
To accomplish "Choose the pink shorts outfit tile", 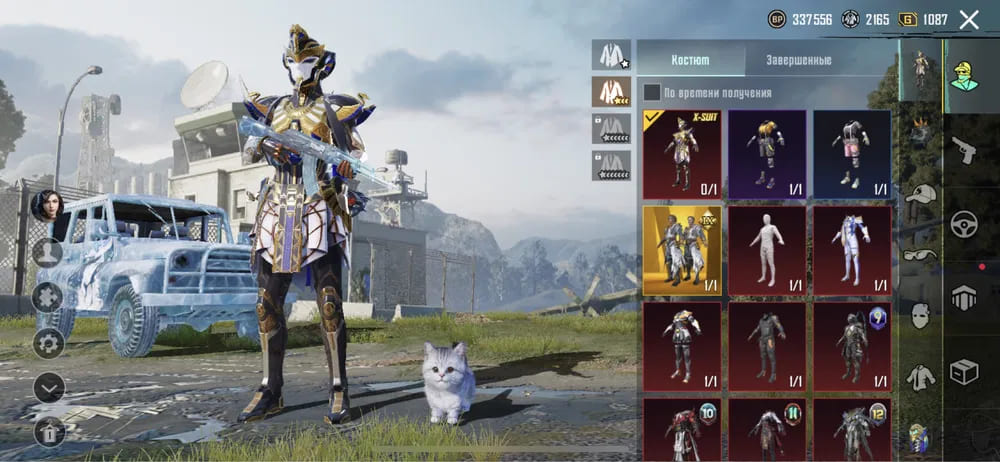I will coord(852,154).
